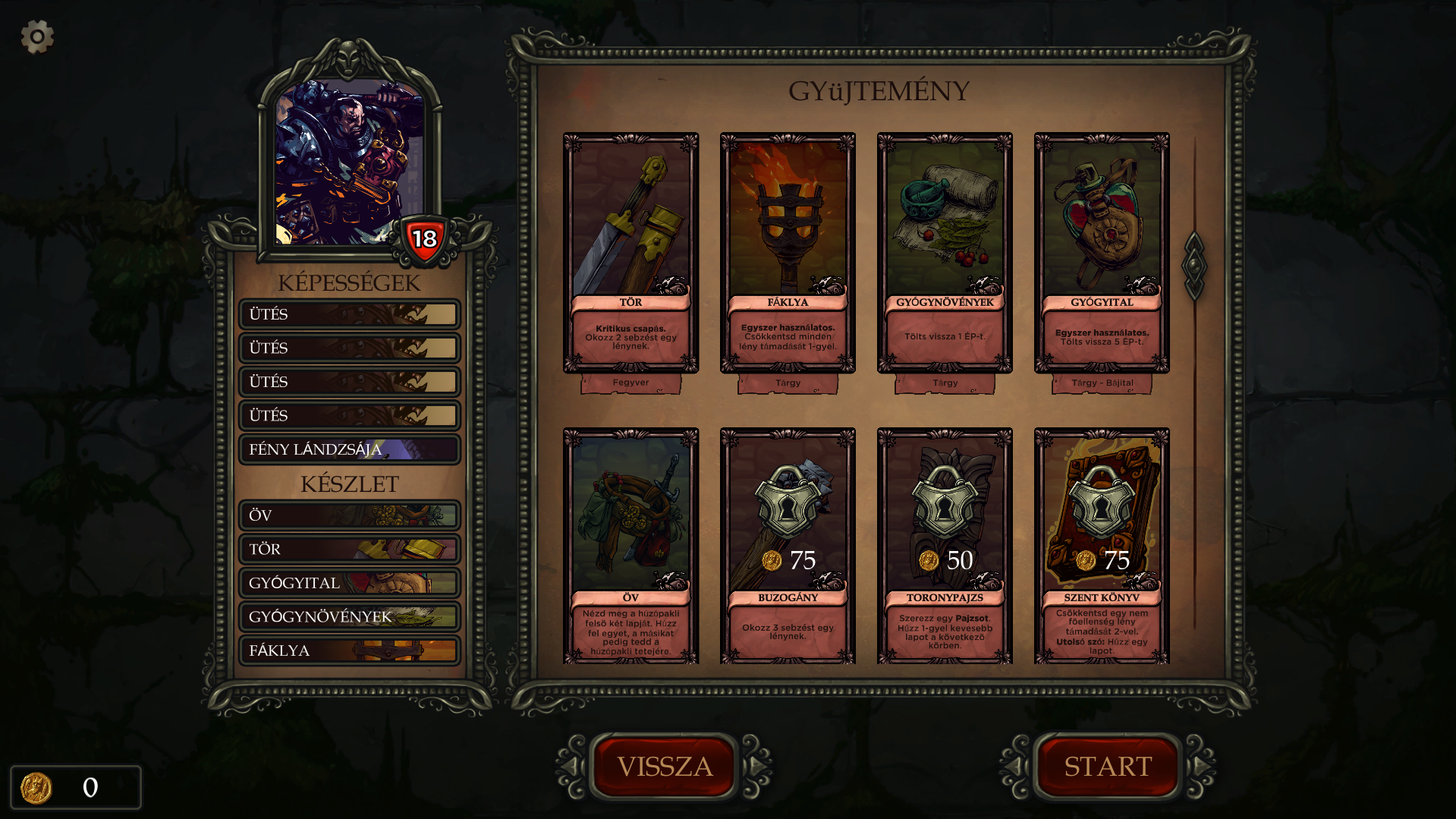Click the VISSZA back button

[664, 766]
